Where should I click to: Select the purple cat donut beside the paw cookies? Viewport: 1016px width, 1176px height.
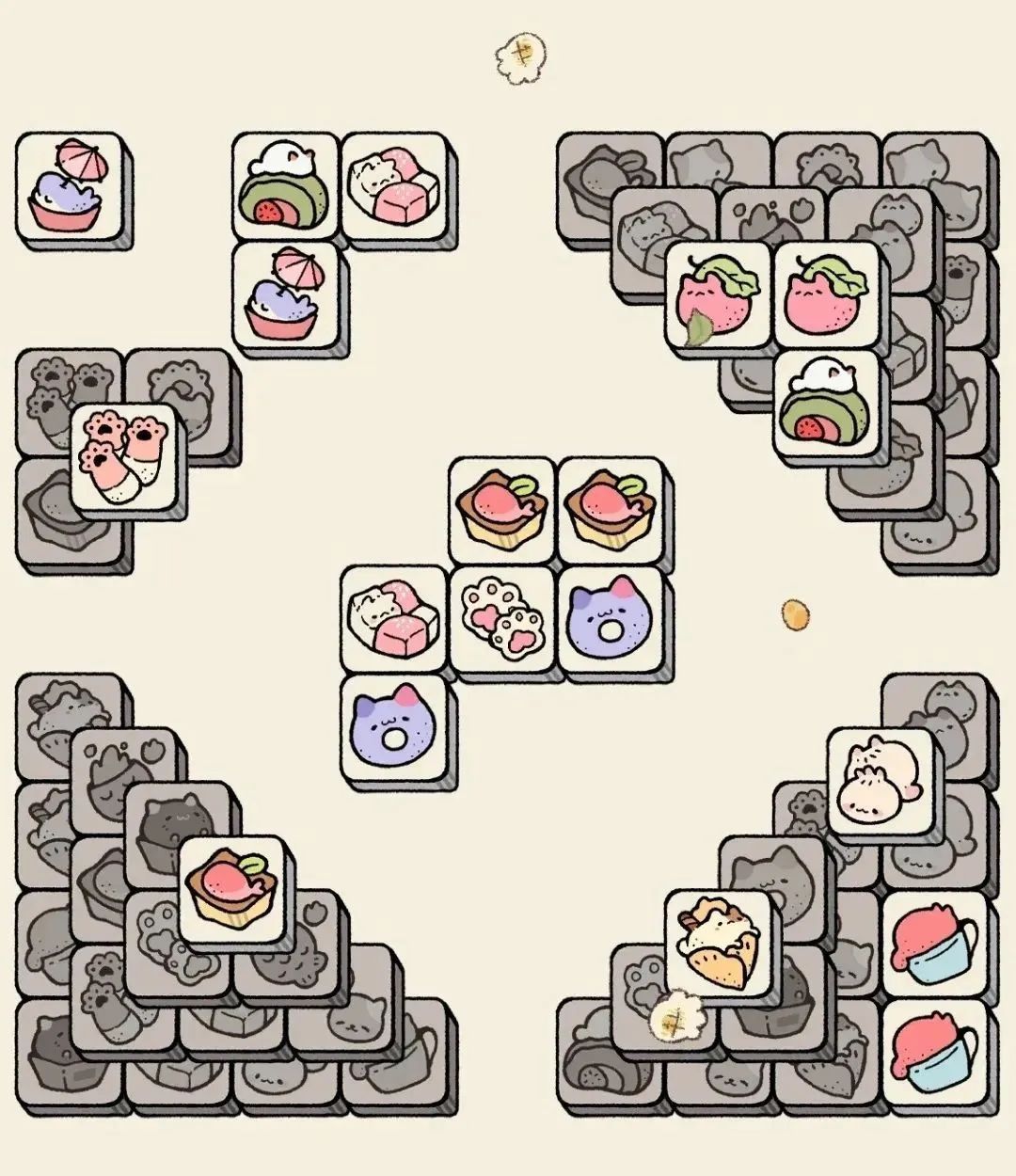[x=611, y=617]
